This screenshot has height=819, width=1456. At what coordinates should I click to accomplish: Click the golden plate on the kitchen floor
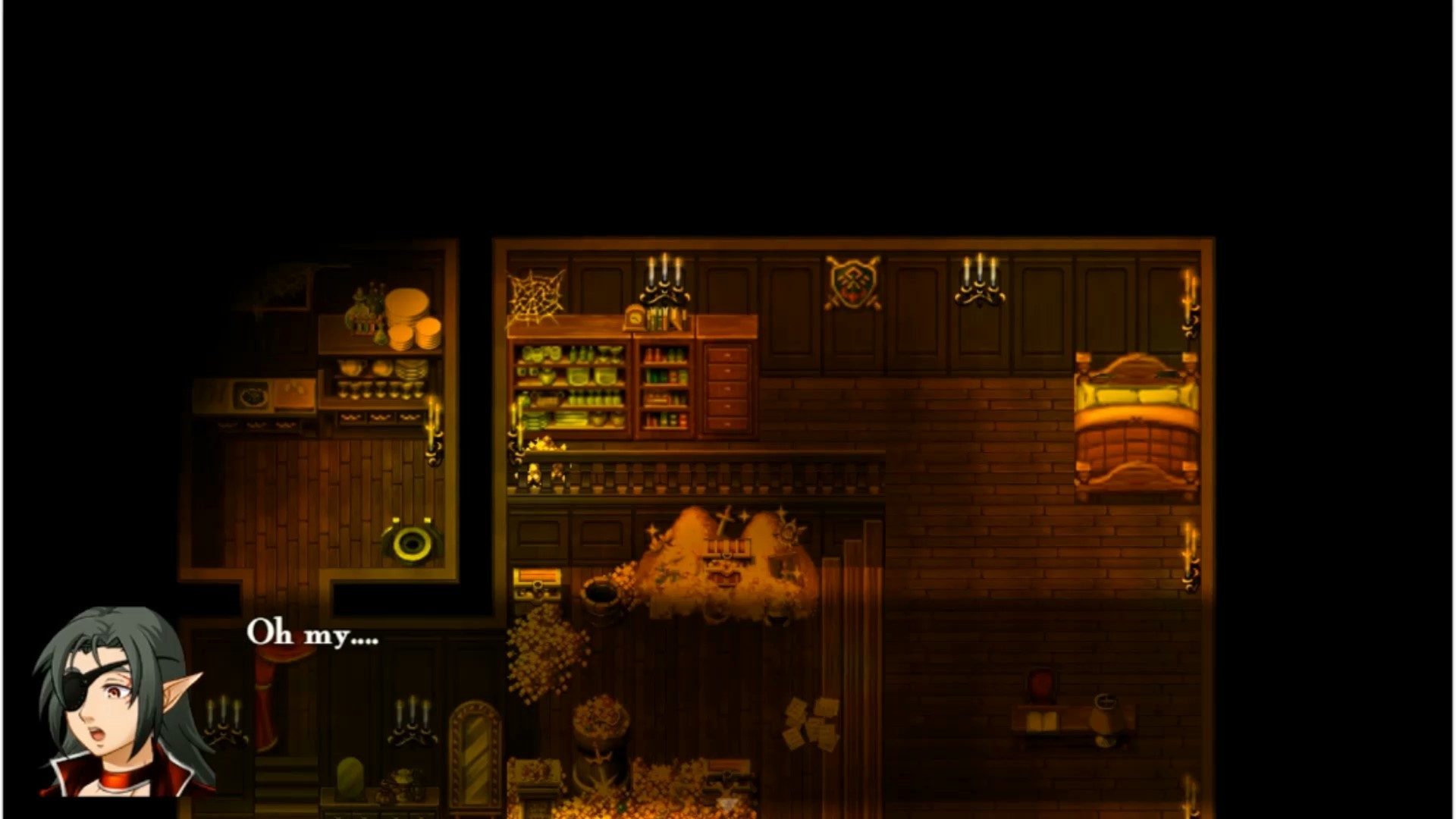click(409, 546)
